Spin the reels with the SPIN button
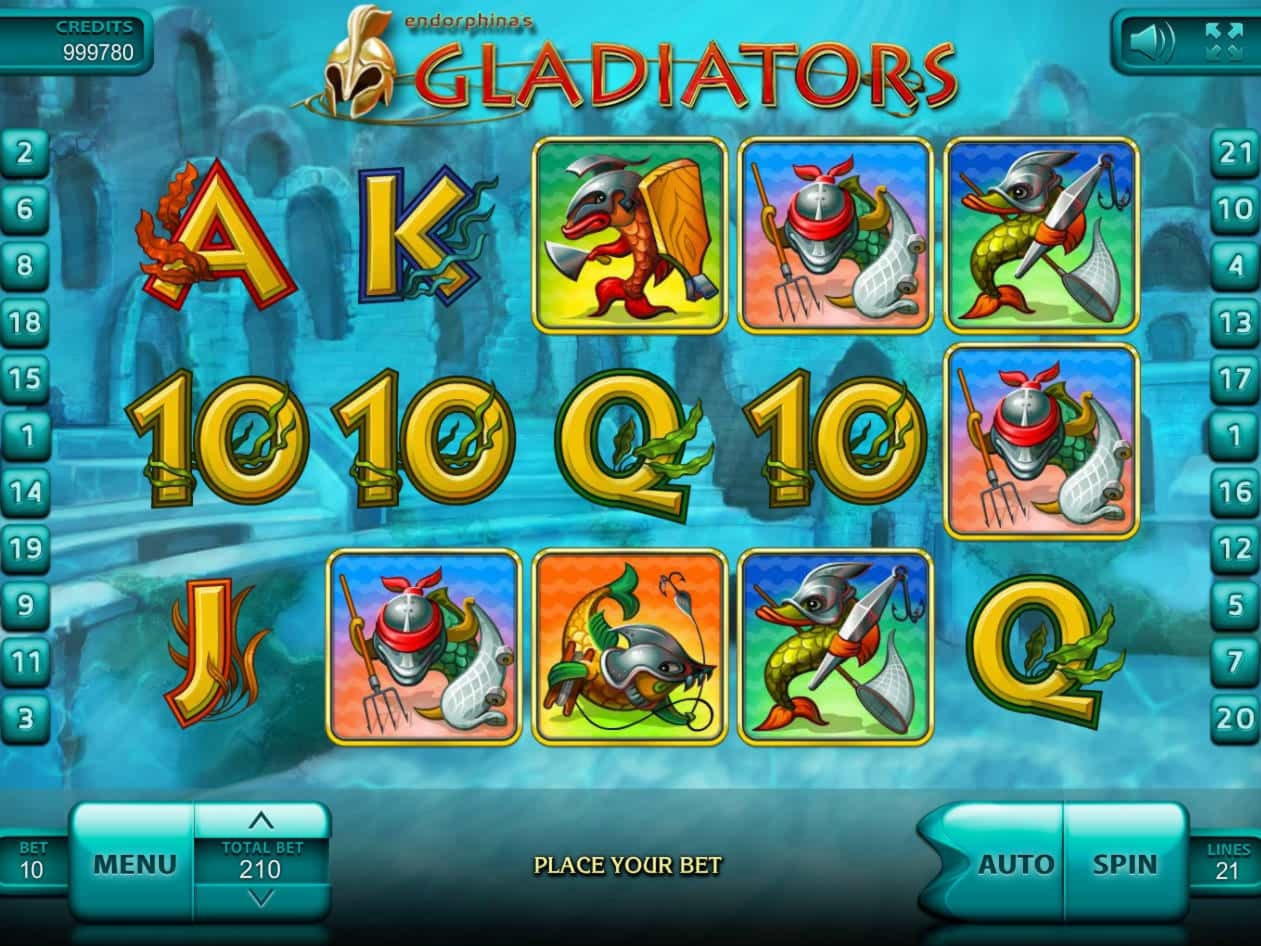 tap(1124, 864)
